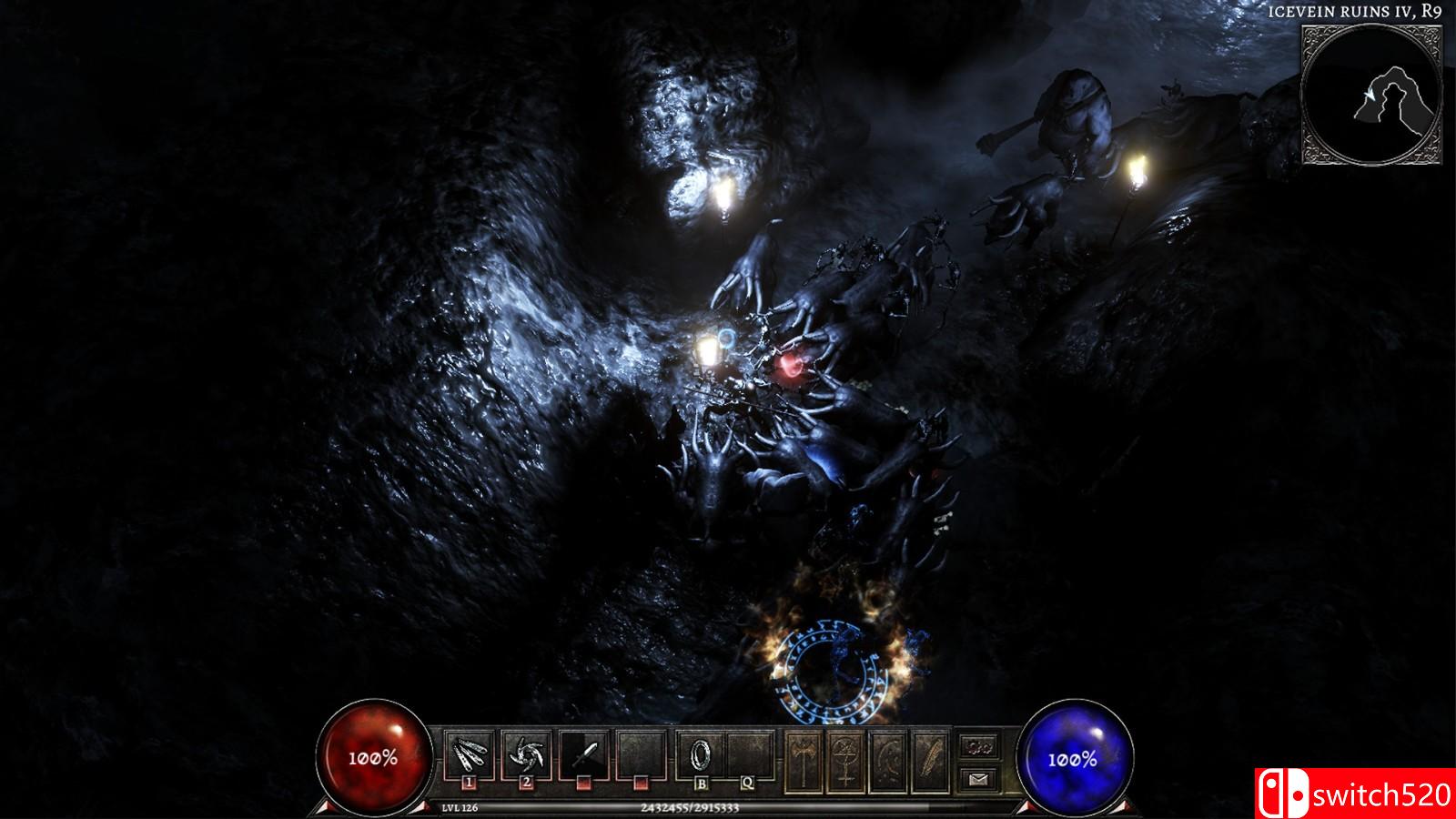The width and height of the screenshot is (1456, 819).
Task: Select the sword attack skill slot
Action: [584, 753]
